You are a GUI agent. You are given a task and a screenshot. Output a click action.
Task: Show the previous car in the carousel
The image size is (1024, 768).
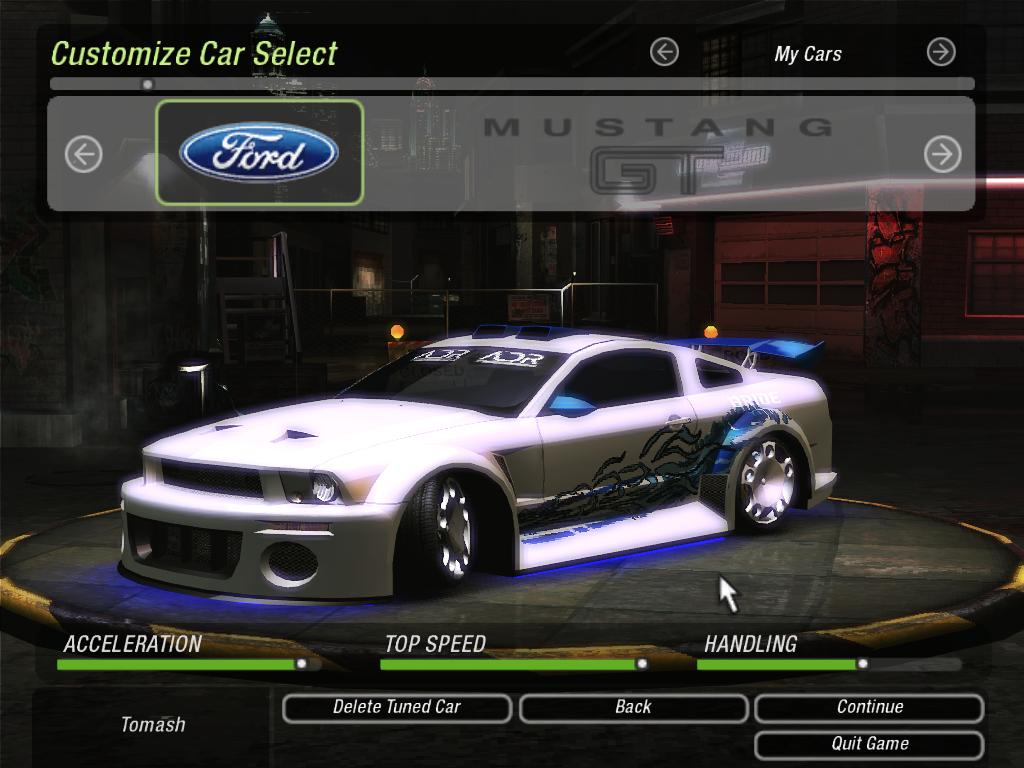click(x=84, y=154)
